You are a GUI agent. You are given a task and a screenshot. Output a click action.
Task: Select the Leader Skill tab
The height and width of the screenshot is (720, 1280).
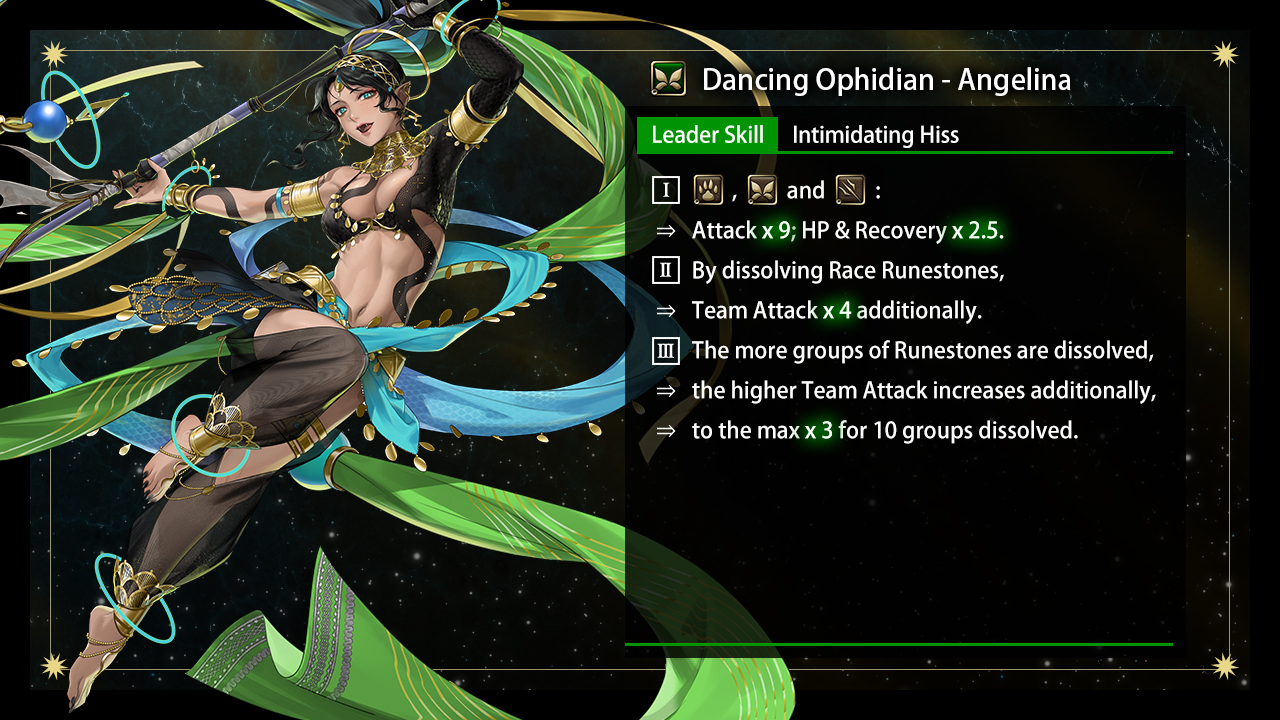[707, 135]
